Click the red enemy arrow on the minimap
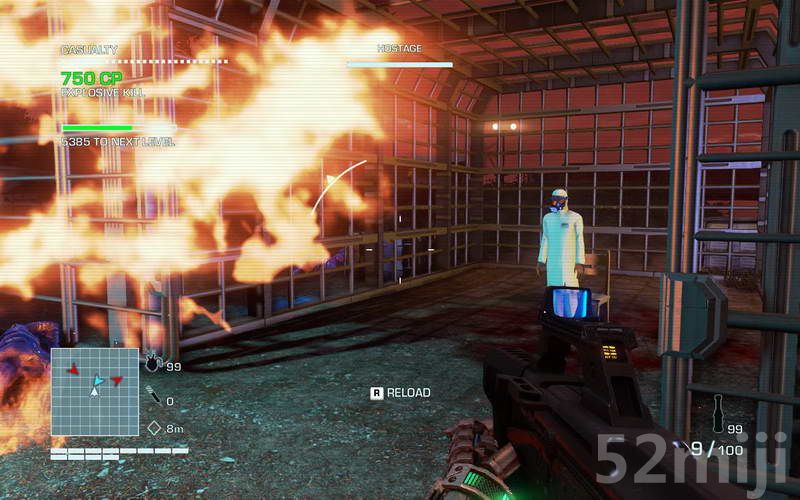The height and width of the screenshot is (500, 800). 72,370
